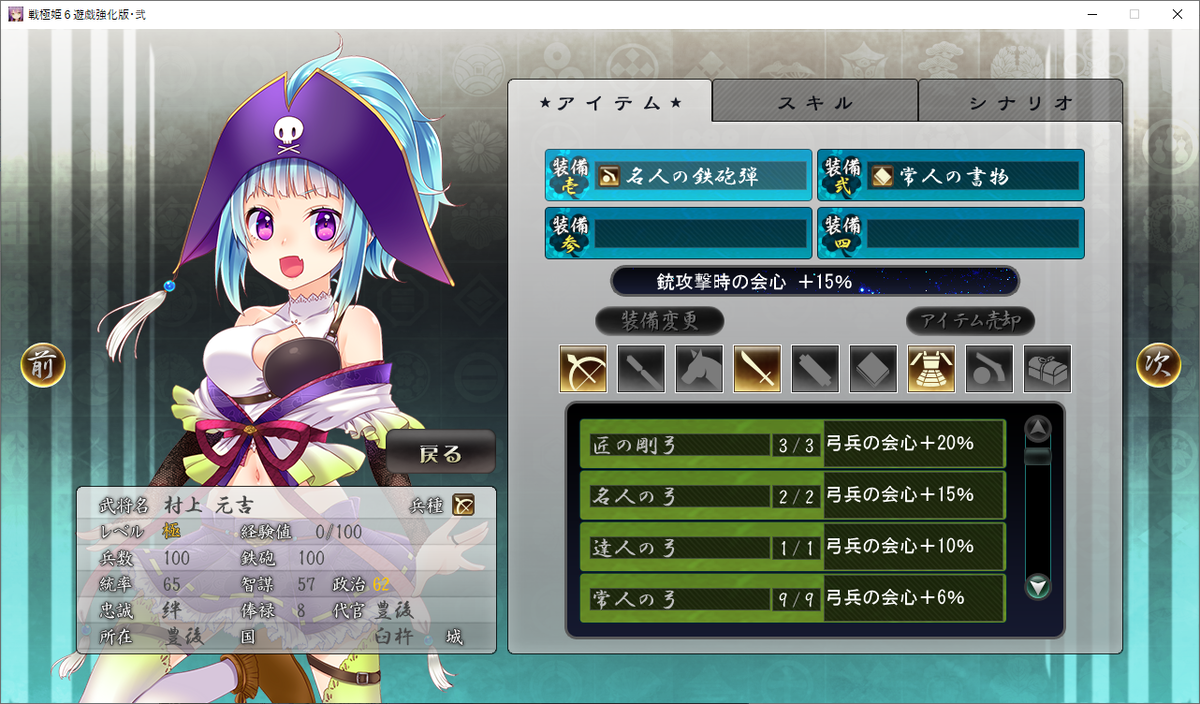
Task: Switch to the スキル tab
Action: coord(815,102)
